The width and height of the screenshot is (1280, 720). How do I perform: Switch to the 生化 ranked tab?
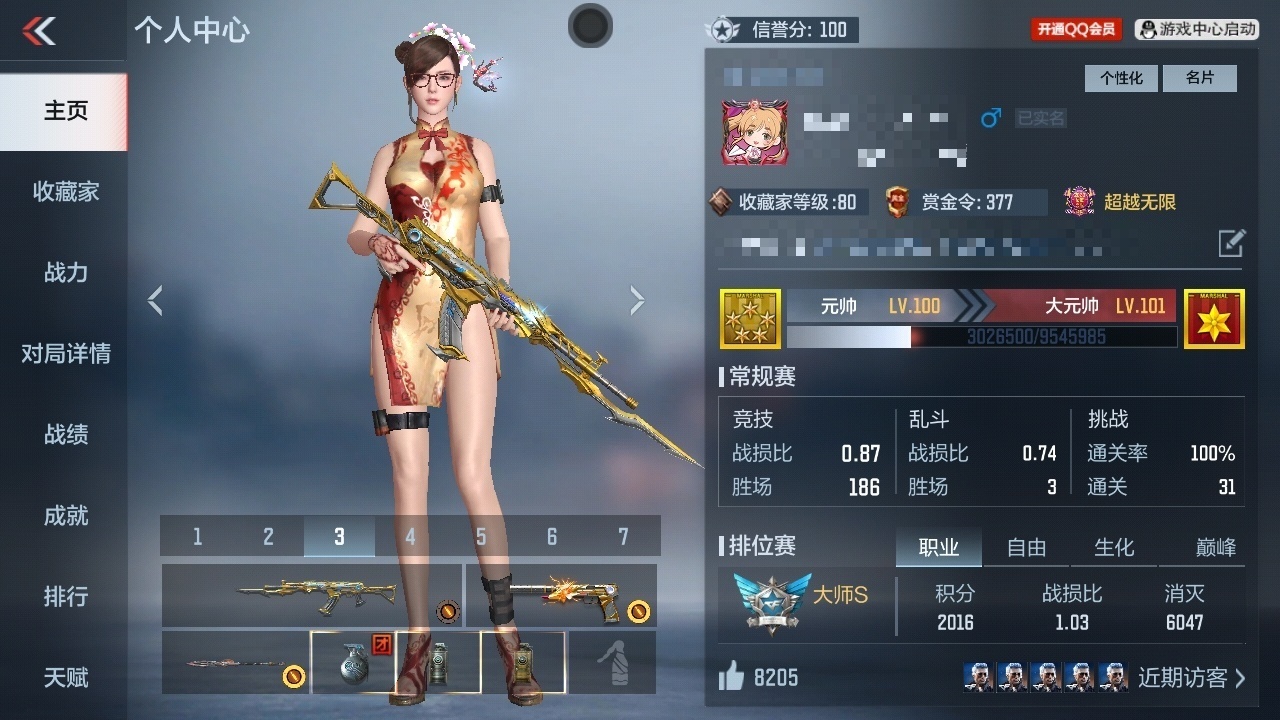(x=1114, y=547)
